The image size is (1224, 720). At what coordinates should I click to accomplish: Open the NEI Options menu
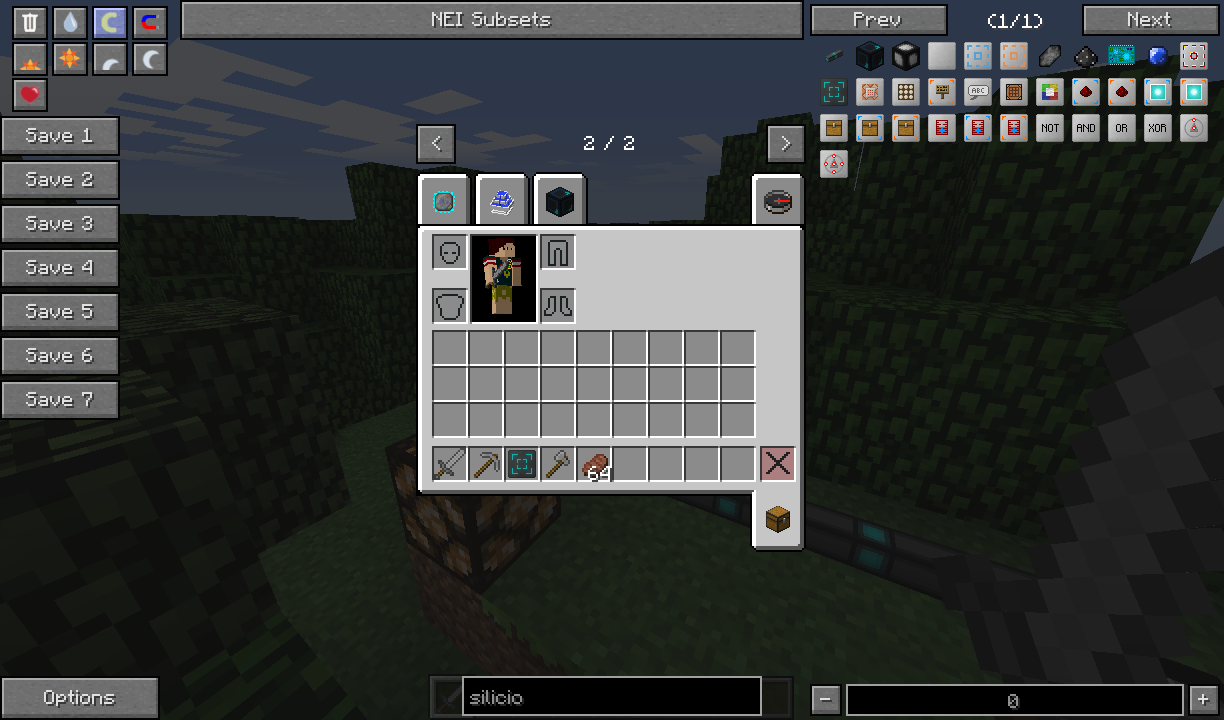pos(79,698)
